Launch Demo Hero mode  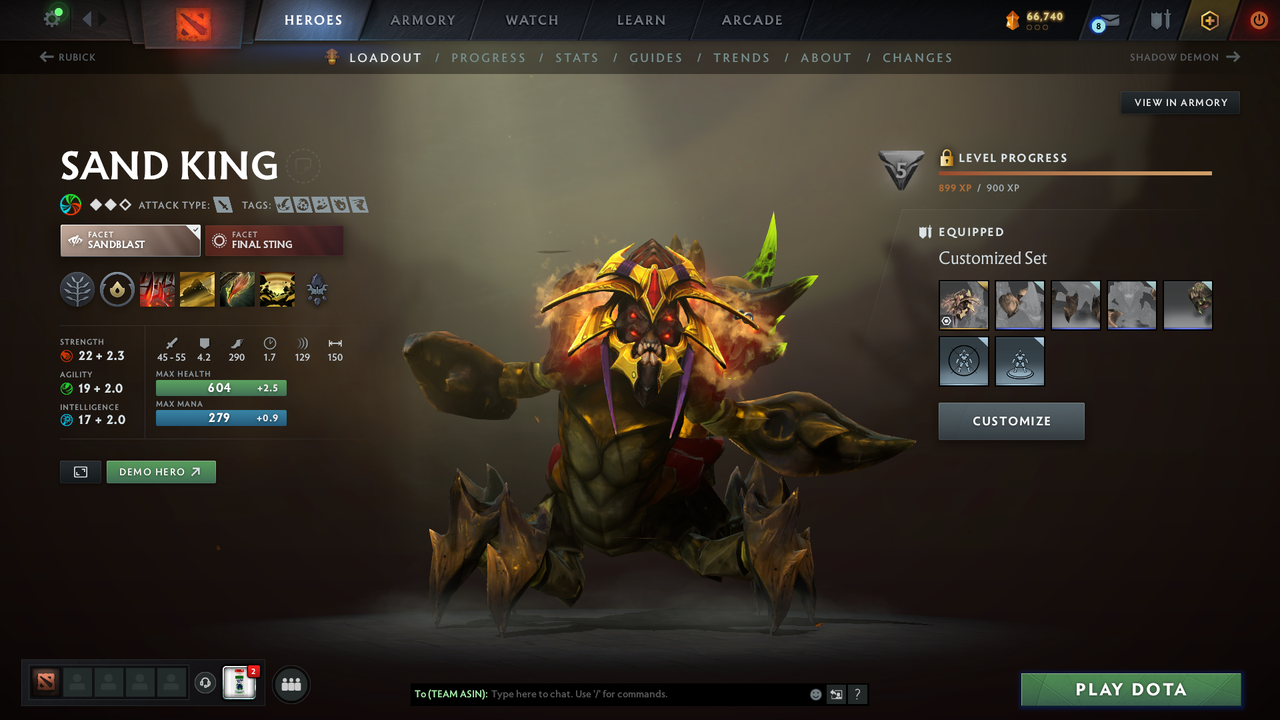pyautogui.click(x=160, y=472)
